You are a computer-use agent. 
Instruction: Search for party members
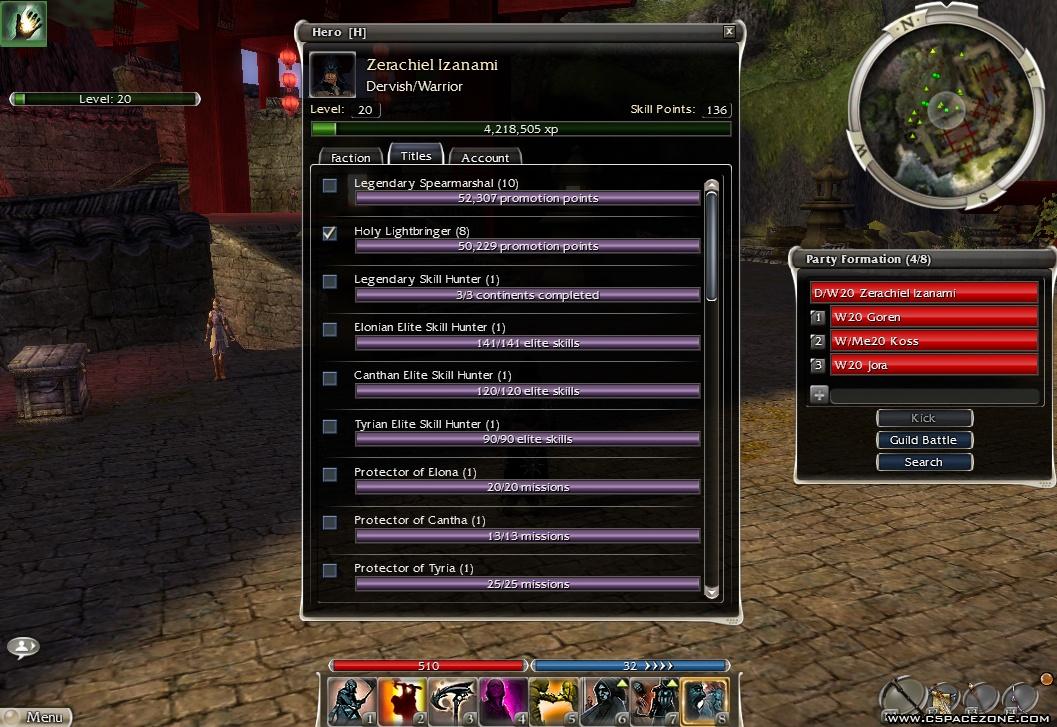(x=923, y=462)
